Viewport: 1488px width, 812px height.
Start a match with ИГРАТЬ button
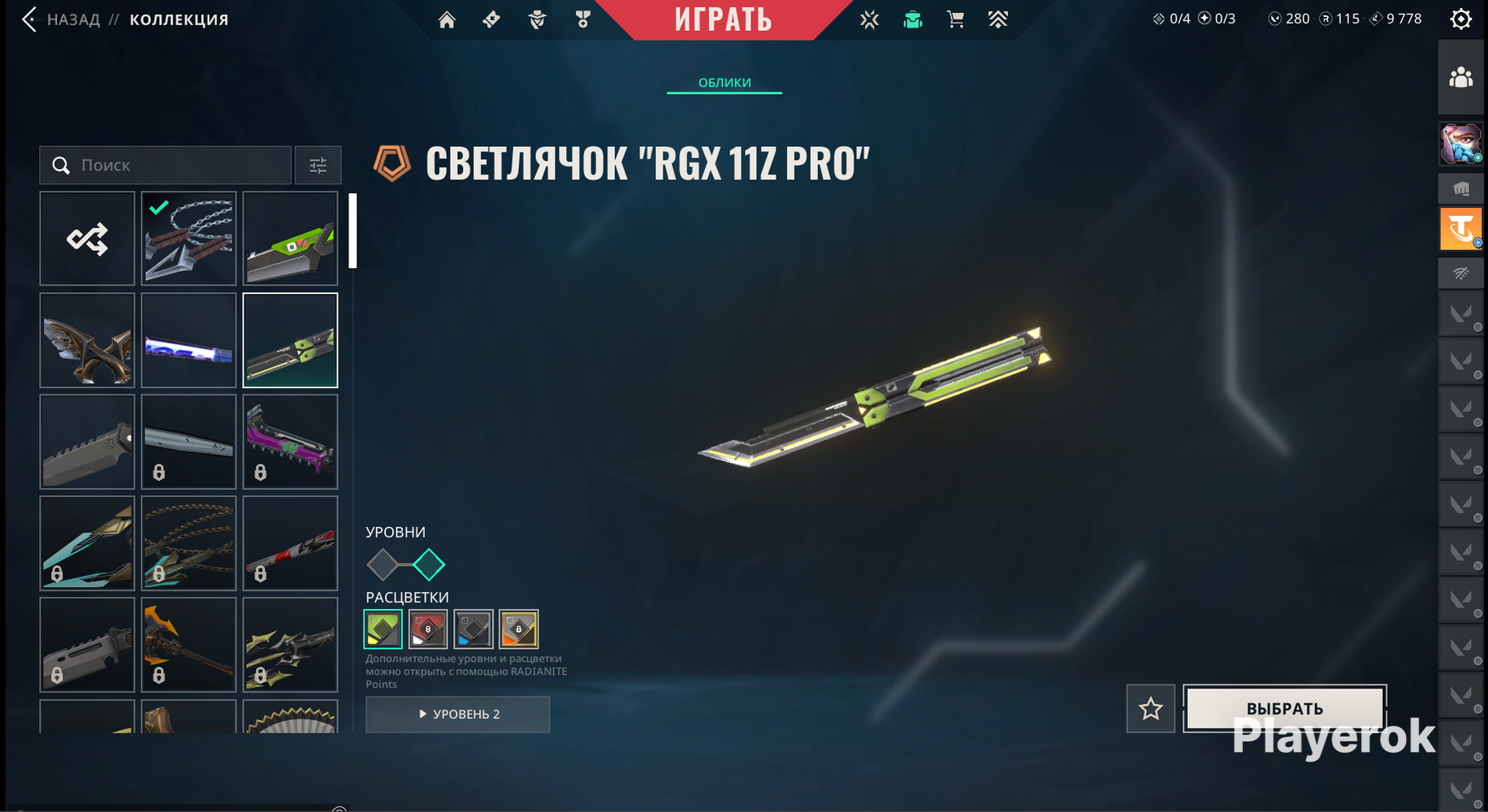click(723, 19)
